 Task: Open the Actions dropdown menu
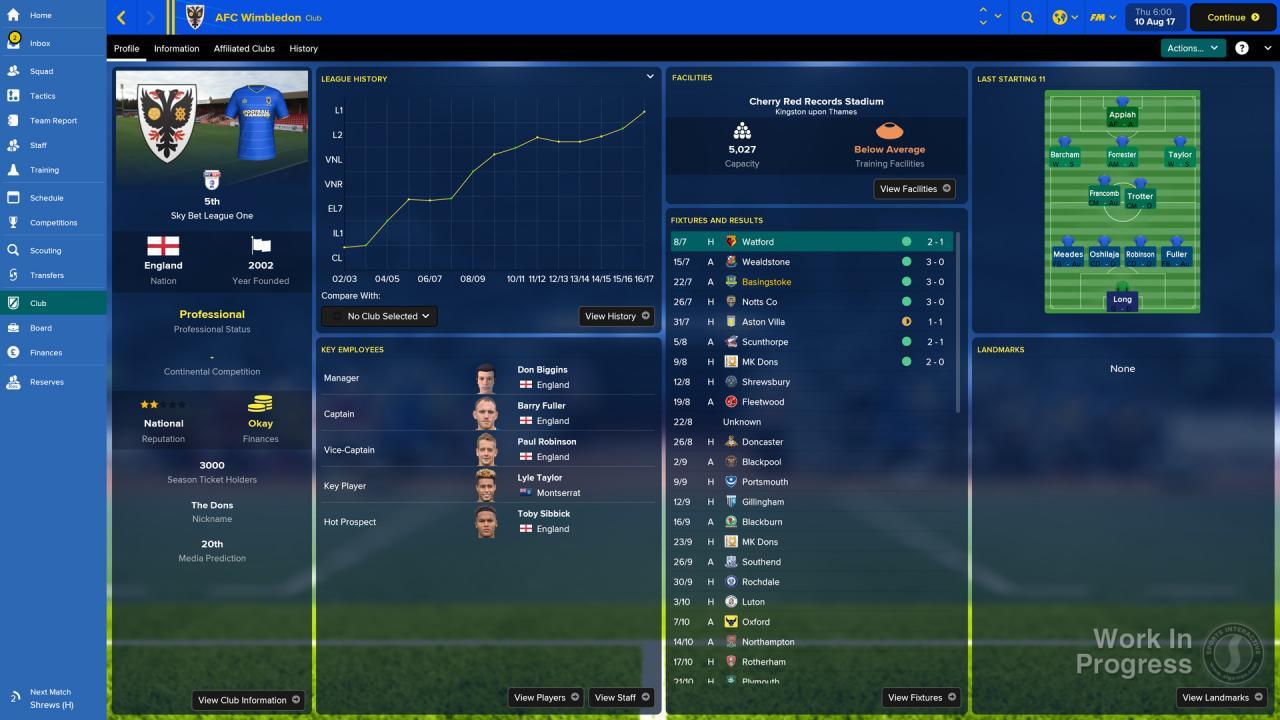1192,47
